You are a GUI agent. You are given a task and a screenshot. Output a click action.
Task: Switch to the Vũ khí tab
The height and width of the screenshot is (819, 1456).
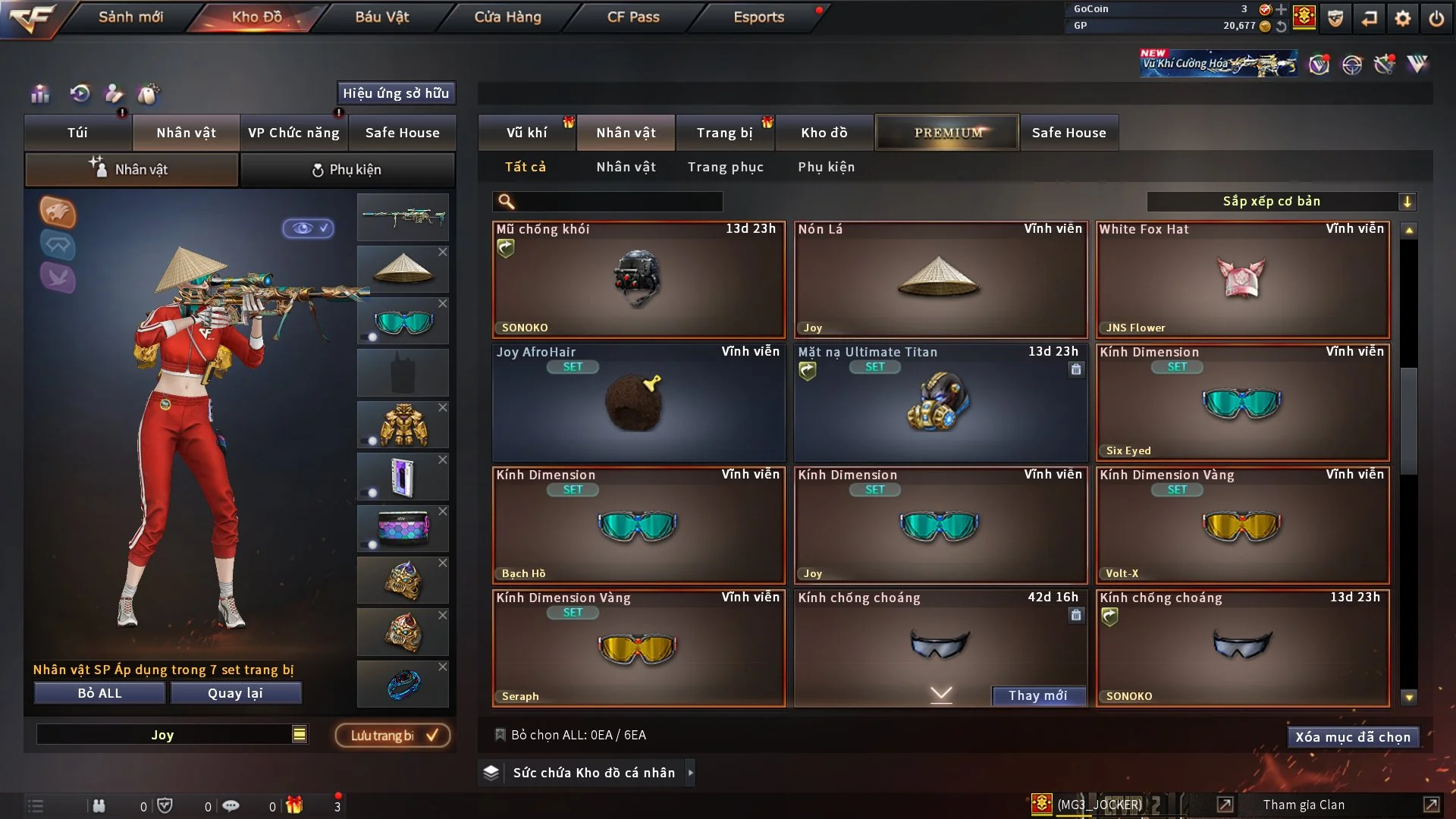(x=527, y=133)
